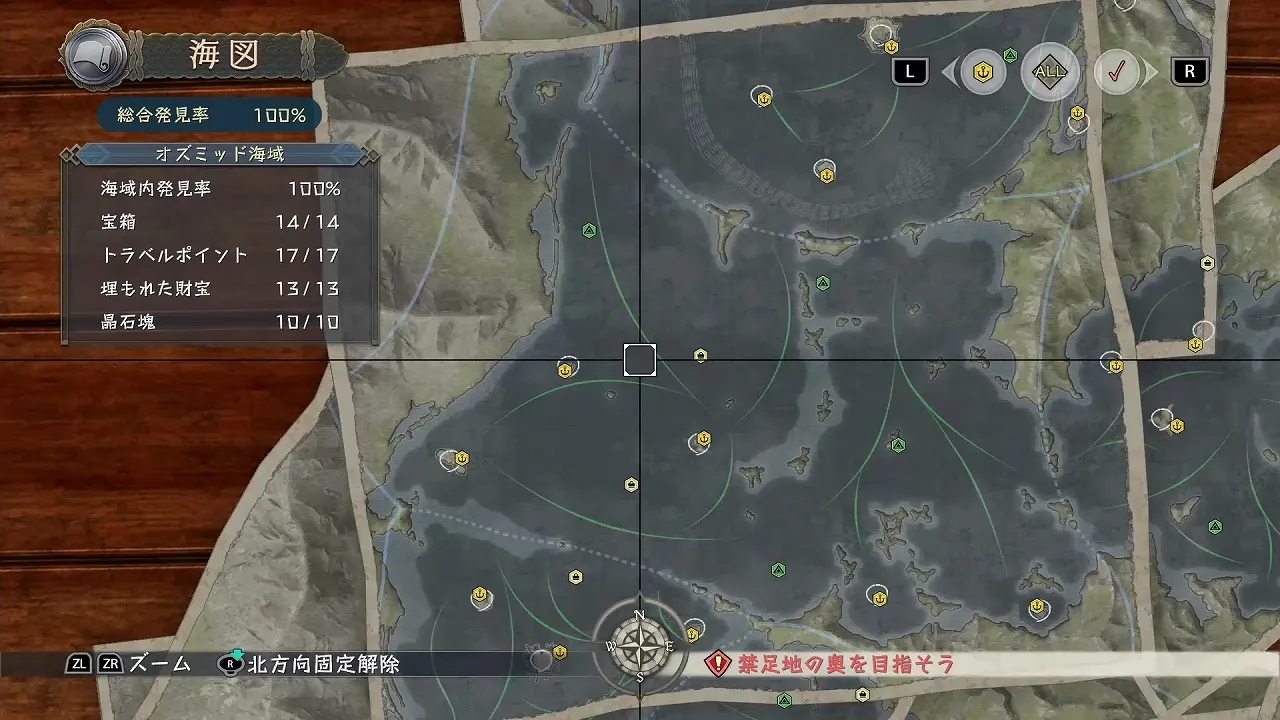Click the 総合発見率 100% progress bar
Screen dimensions: 1280x720
pyautogui.click(x=207, y=114)
